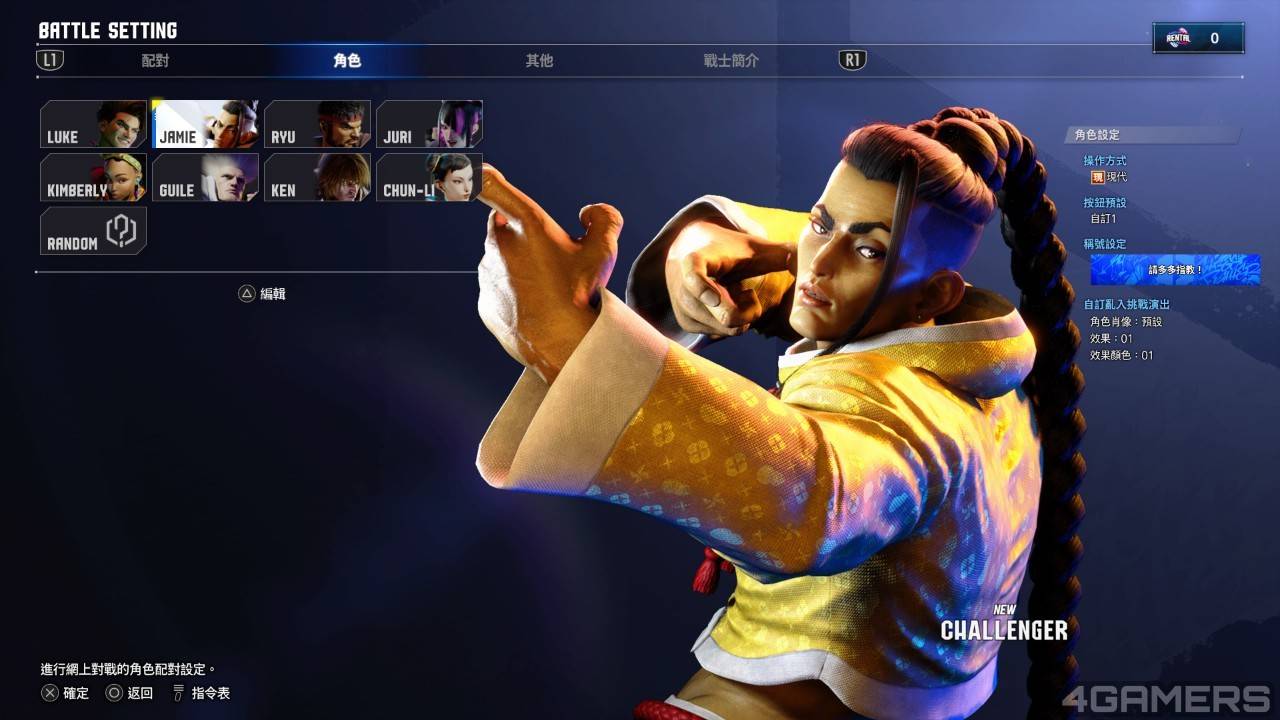Choose Jamie from the roster
The image size is (1280, 720).
coord(205,125)
